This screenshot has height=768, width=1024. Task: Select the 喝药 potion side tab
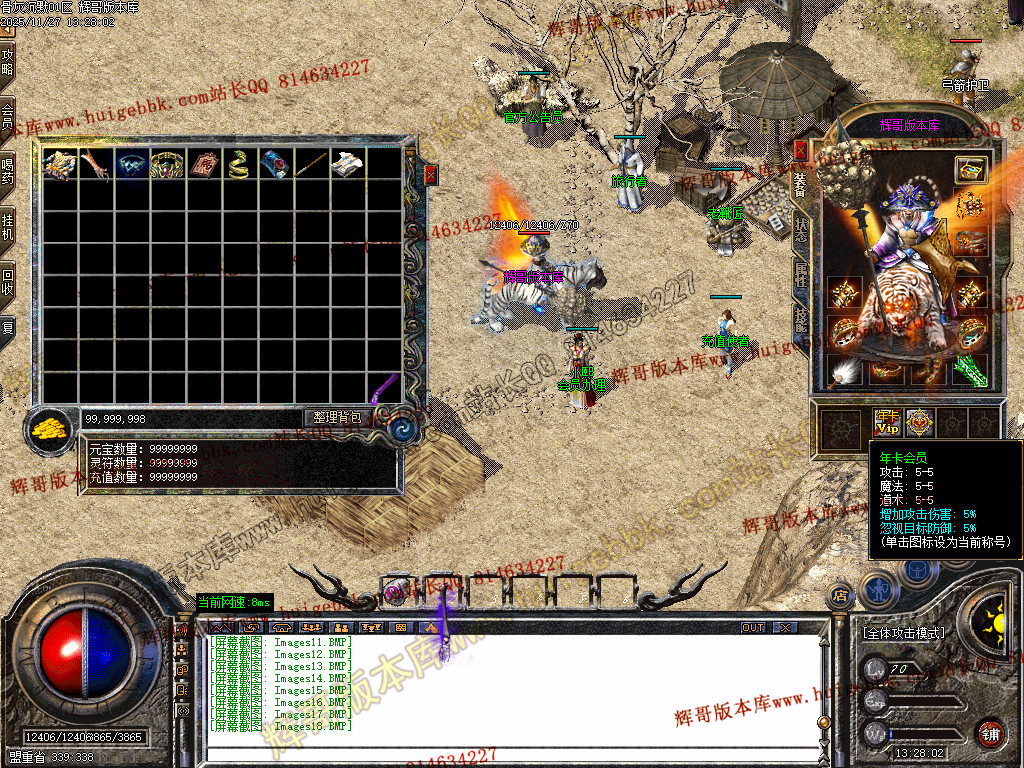pyautogui.click(x=7, y=170)
